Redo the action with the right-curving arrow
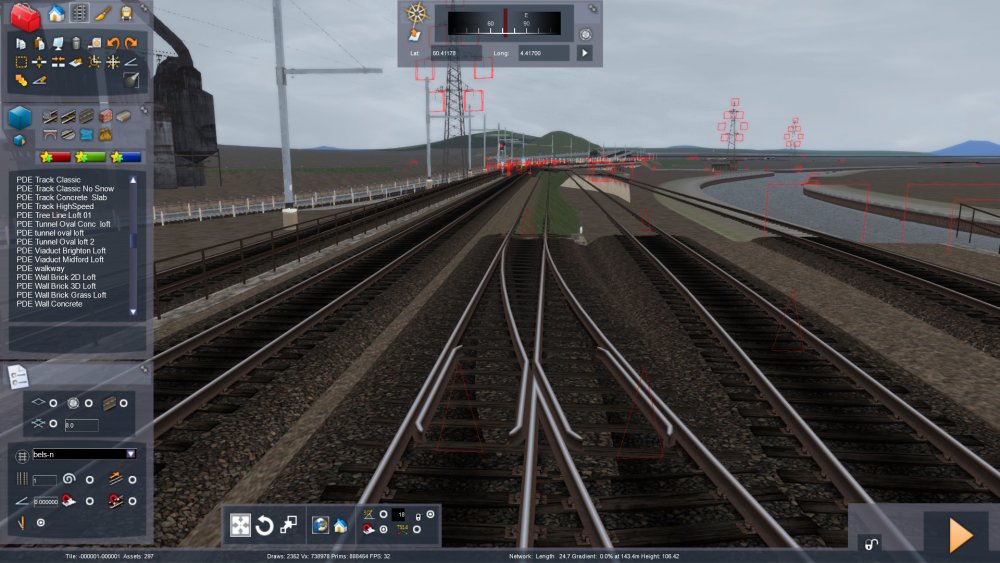 coord(131,43)
